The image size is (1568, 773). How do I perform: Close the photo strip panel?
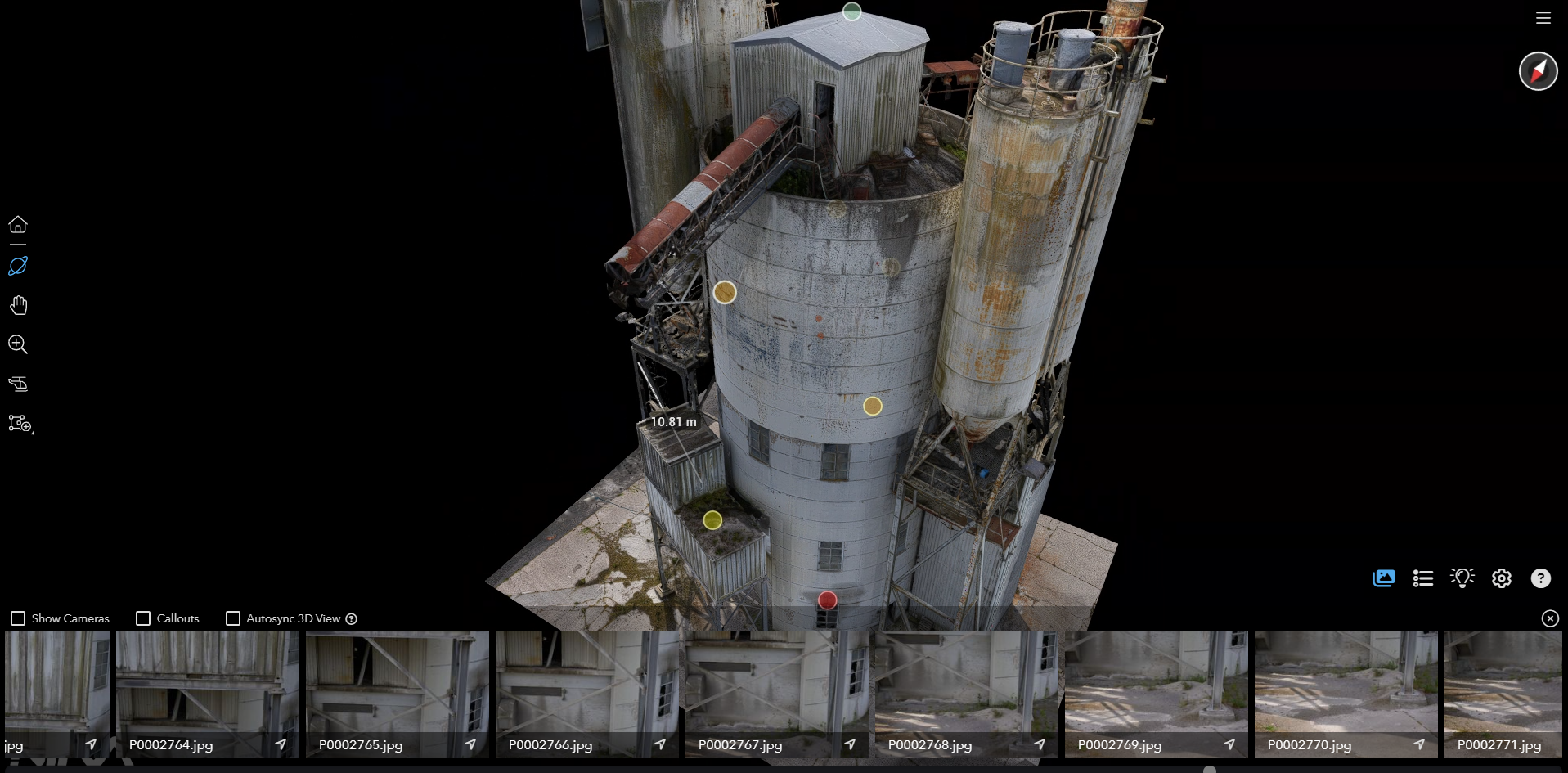click(1550, 618)
